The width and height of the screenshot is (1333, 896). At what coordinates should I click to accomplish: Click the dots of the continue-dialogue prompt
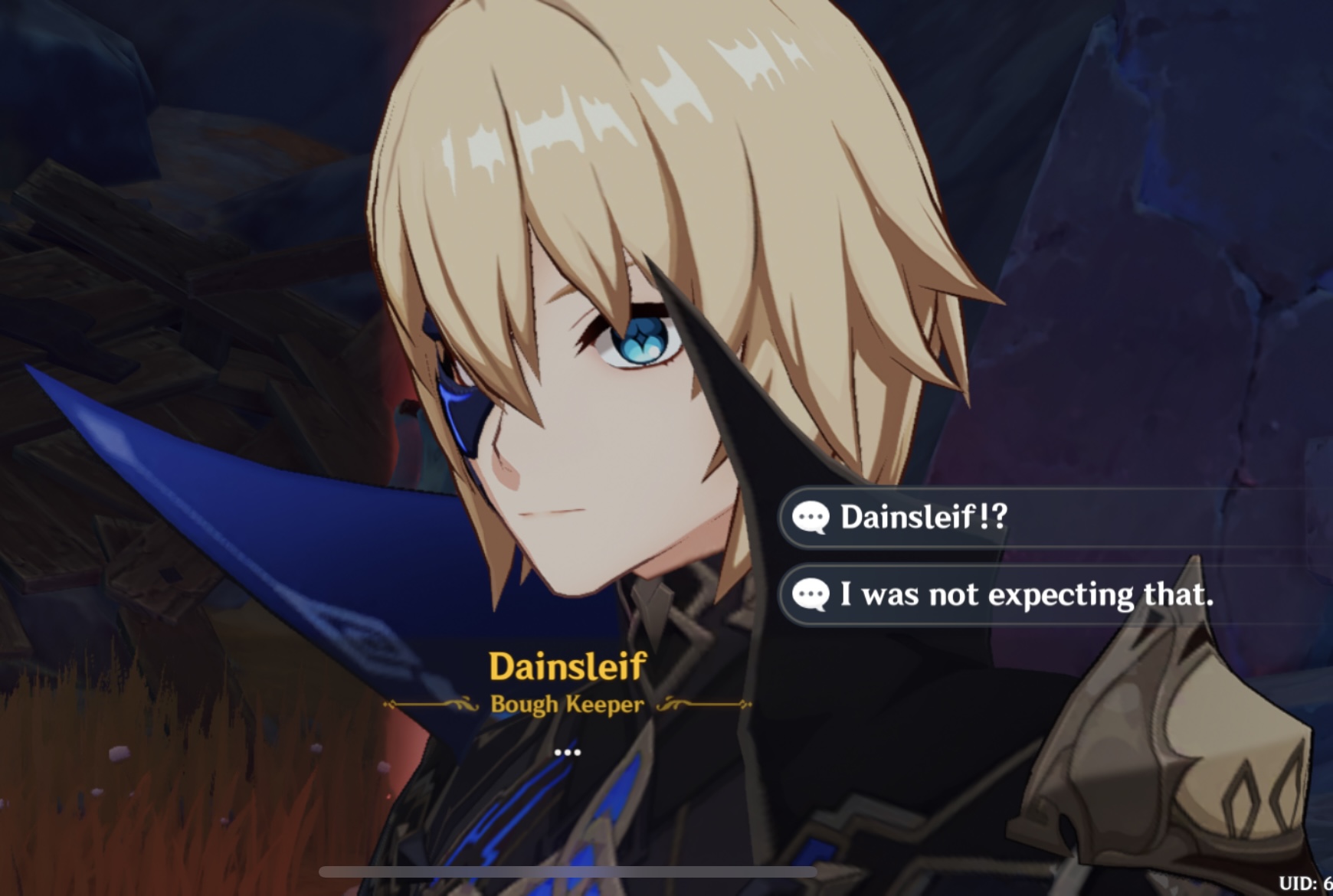[567, 753]
